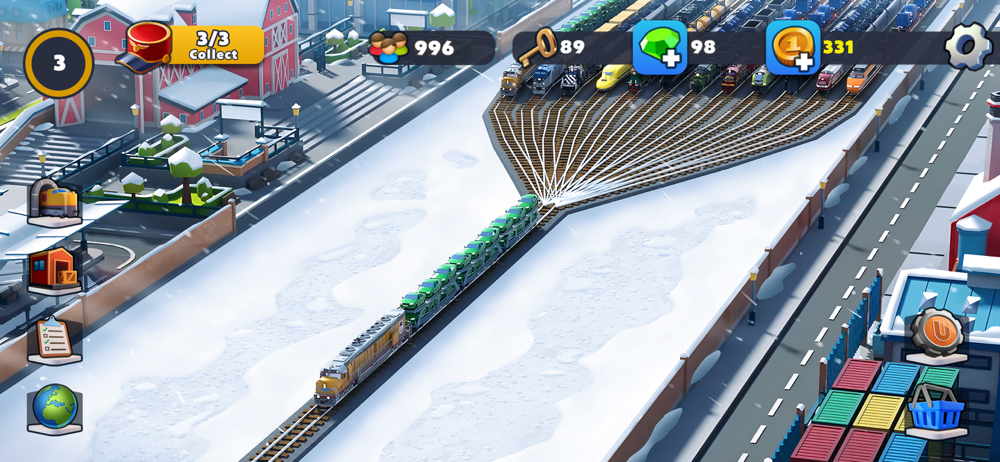
Task: Collect the 3/3 conductor hat reward
Action: (194, 46)
